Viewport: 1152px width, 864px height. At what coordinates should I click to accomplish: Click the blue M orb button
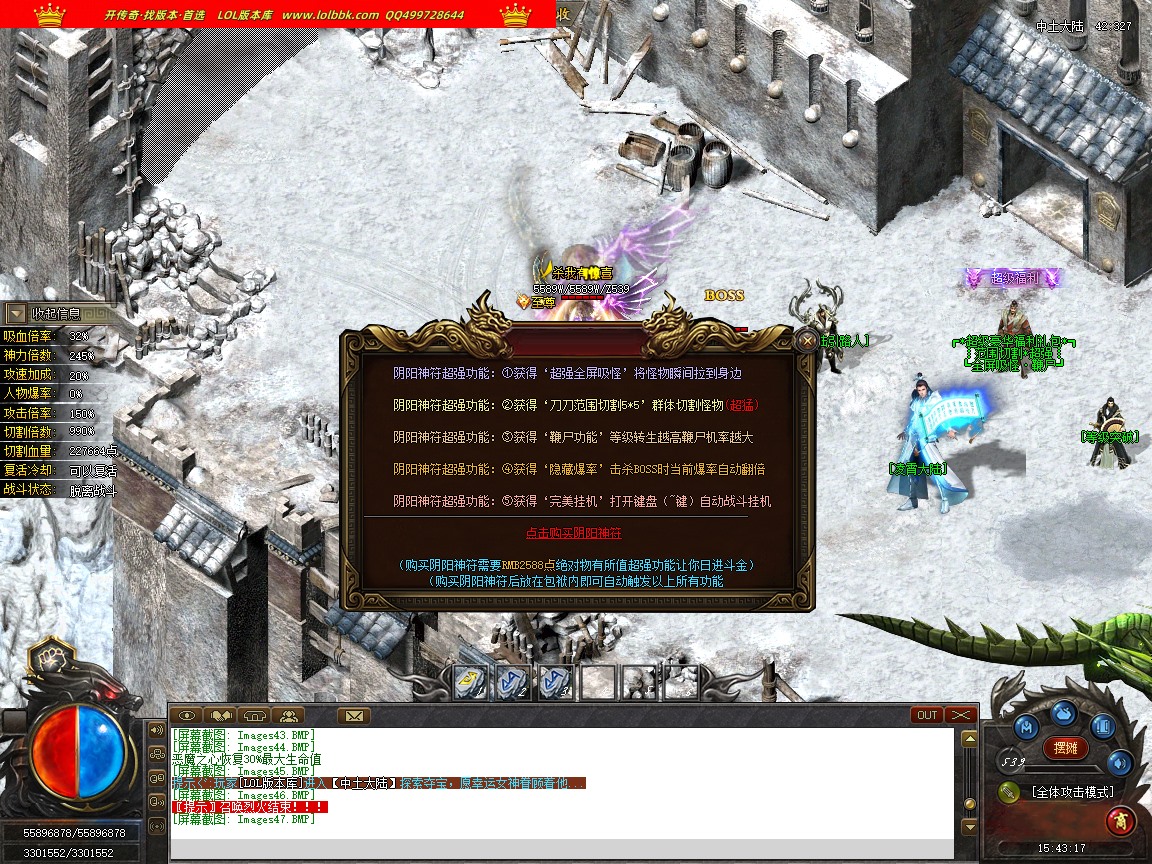(x=1026, y=726)
